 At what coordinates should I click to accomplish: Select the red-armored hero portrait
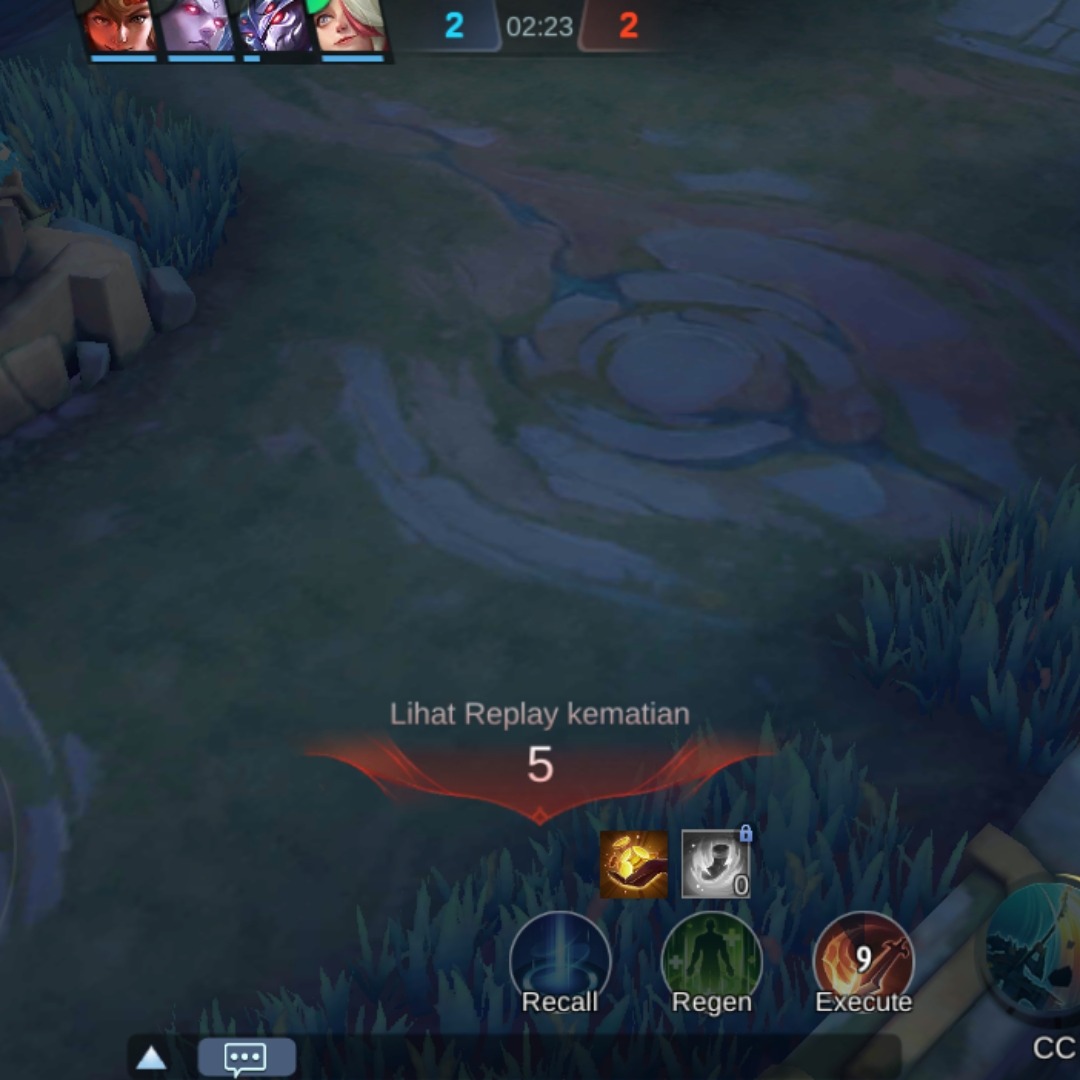tap(120, 26)
